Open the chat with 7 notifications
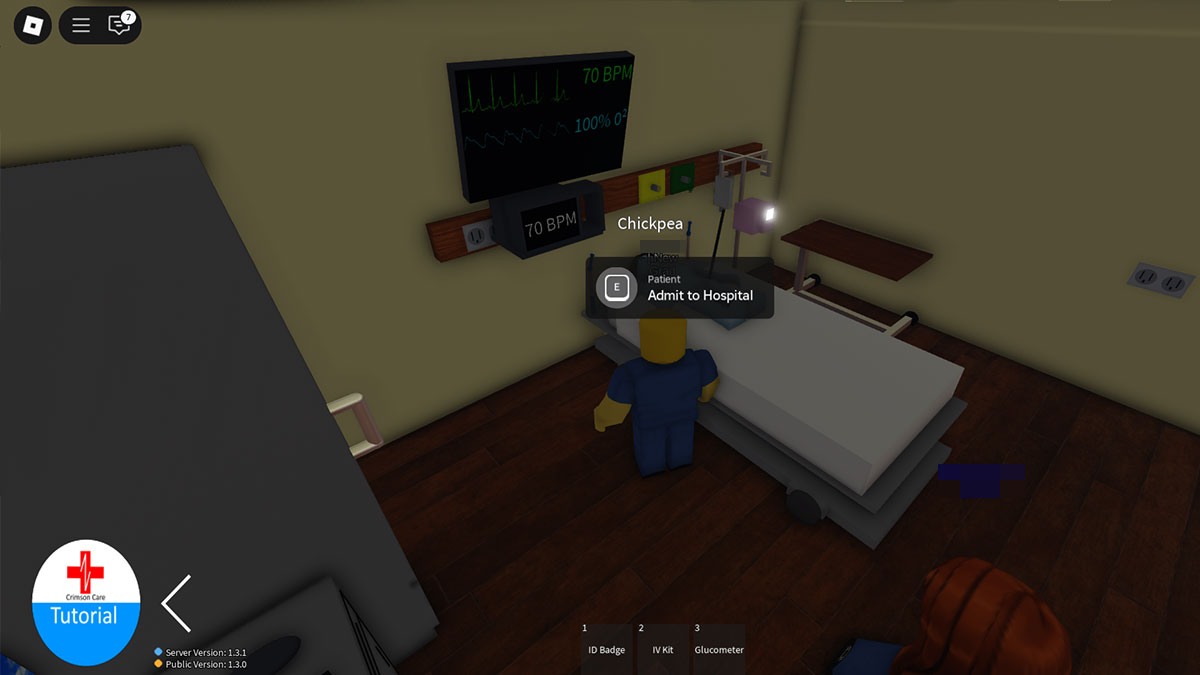The width and height of the screenshot is (1200, 675). pyautogui.click(x=120, y=25)
